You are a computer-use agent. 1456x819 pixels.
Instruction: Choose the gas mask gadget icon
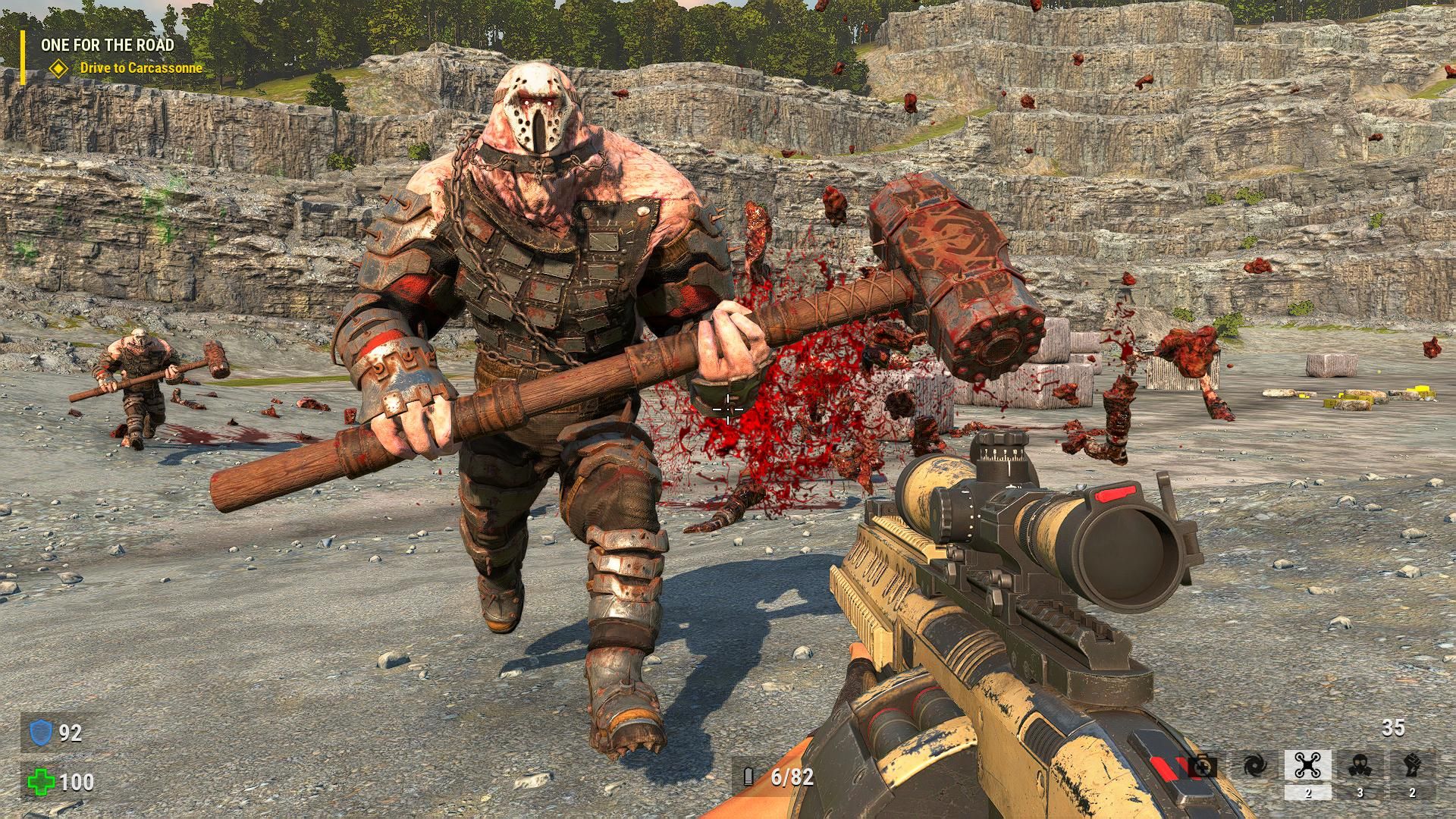click(1360, 766)
